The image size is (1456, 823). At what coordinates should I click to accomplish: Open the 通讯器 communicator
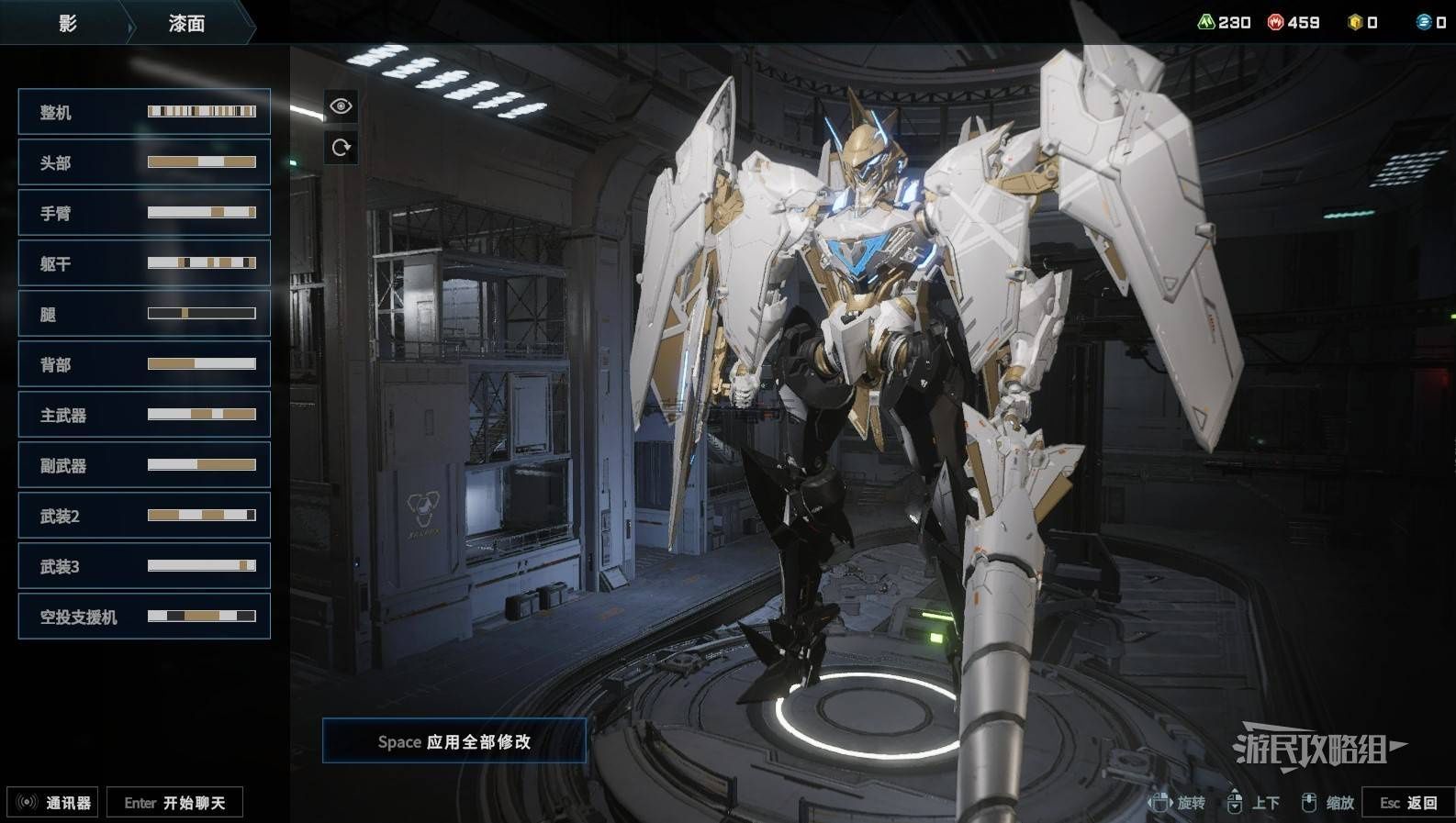click(53, 803)
